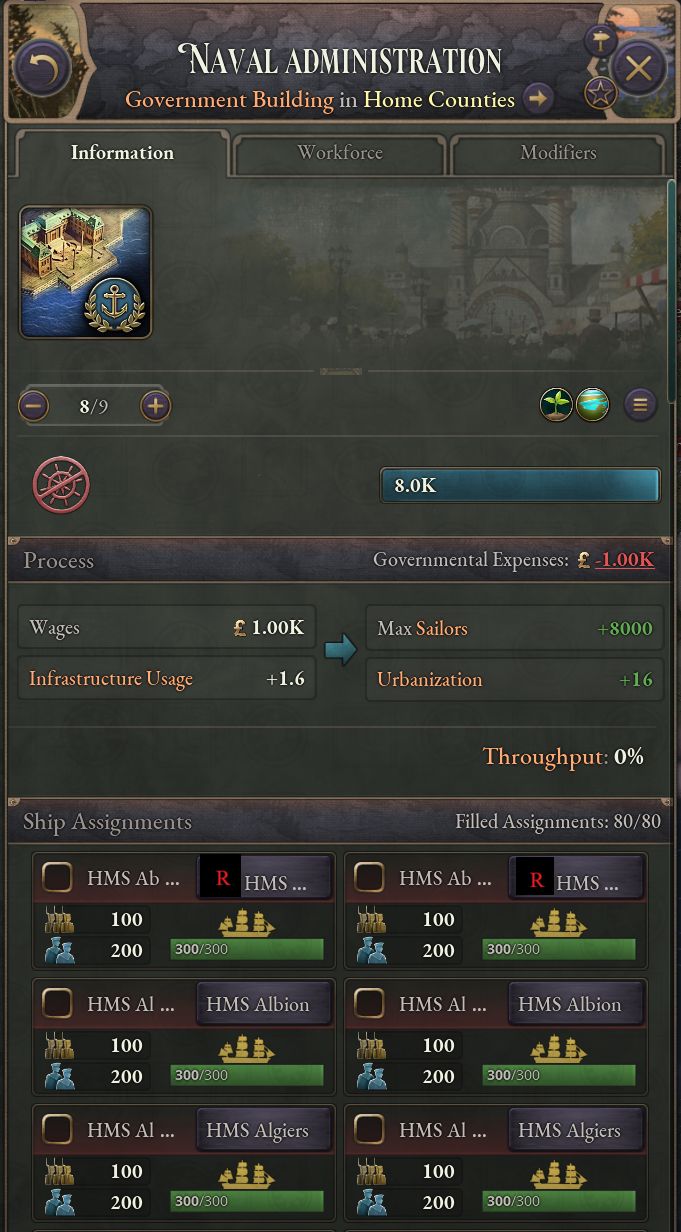Open the Modifiers tab
Screen dimensions: 681x1232
tap(558, 153)
